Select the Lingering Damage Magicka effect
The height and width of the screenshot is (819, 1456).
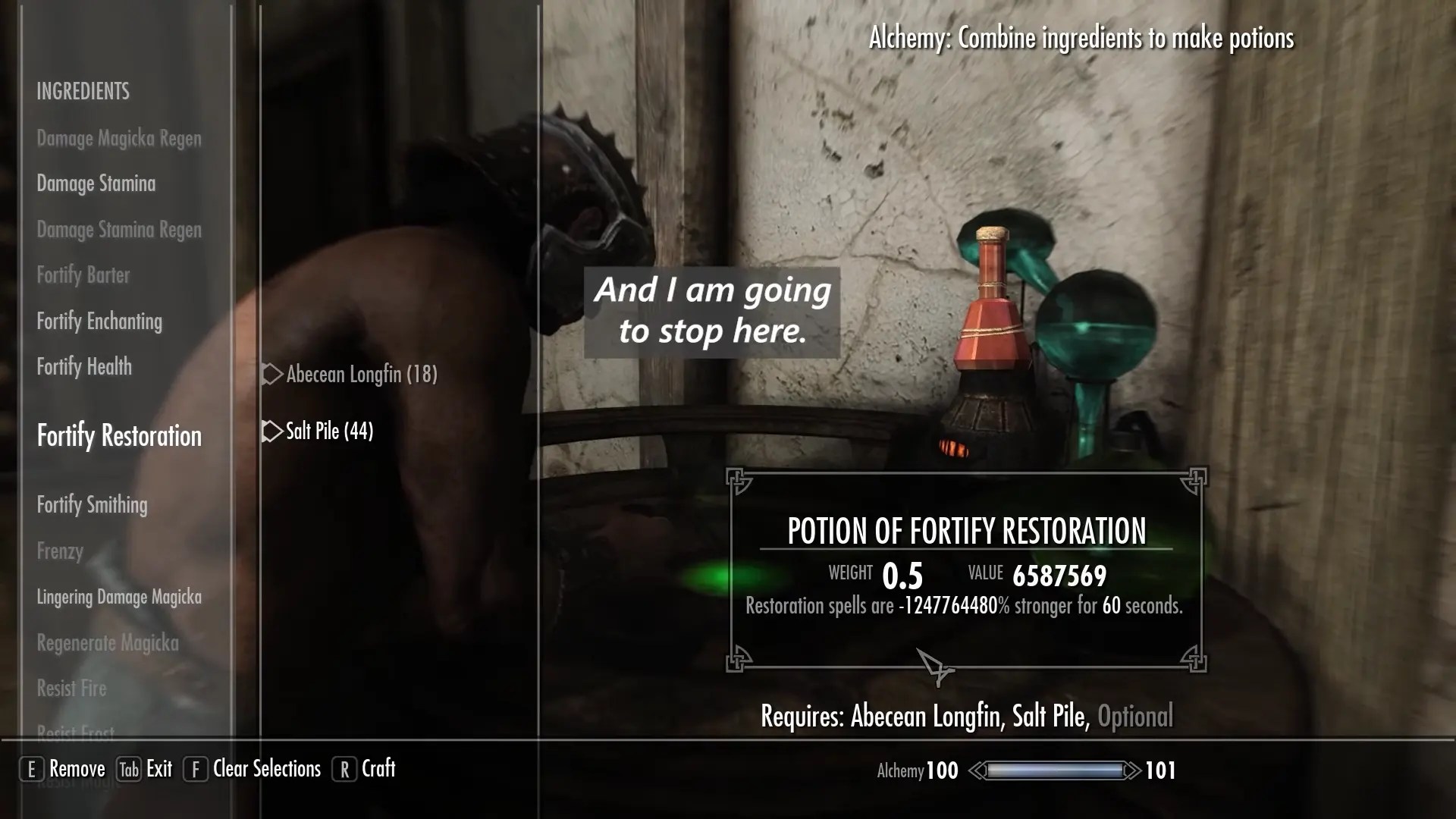(118, 597)
